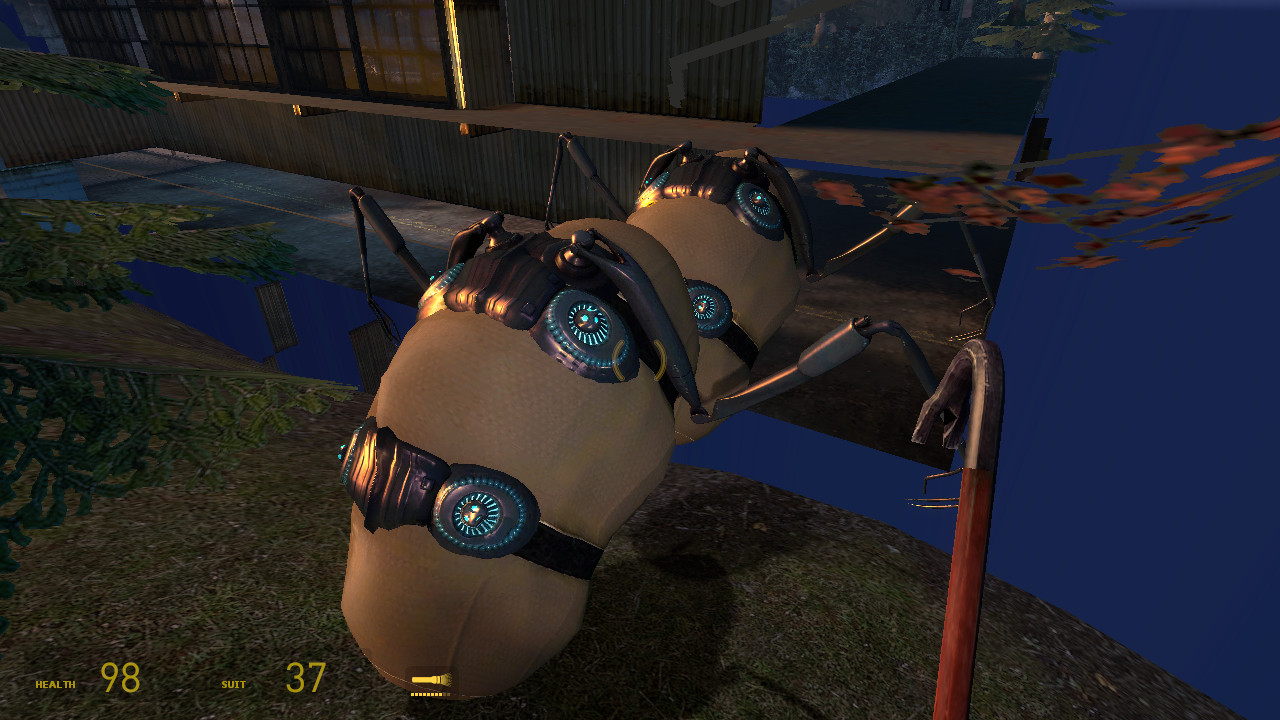Click the SUIT text label
The image size is (1280, 720).
click(234, 684)
